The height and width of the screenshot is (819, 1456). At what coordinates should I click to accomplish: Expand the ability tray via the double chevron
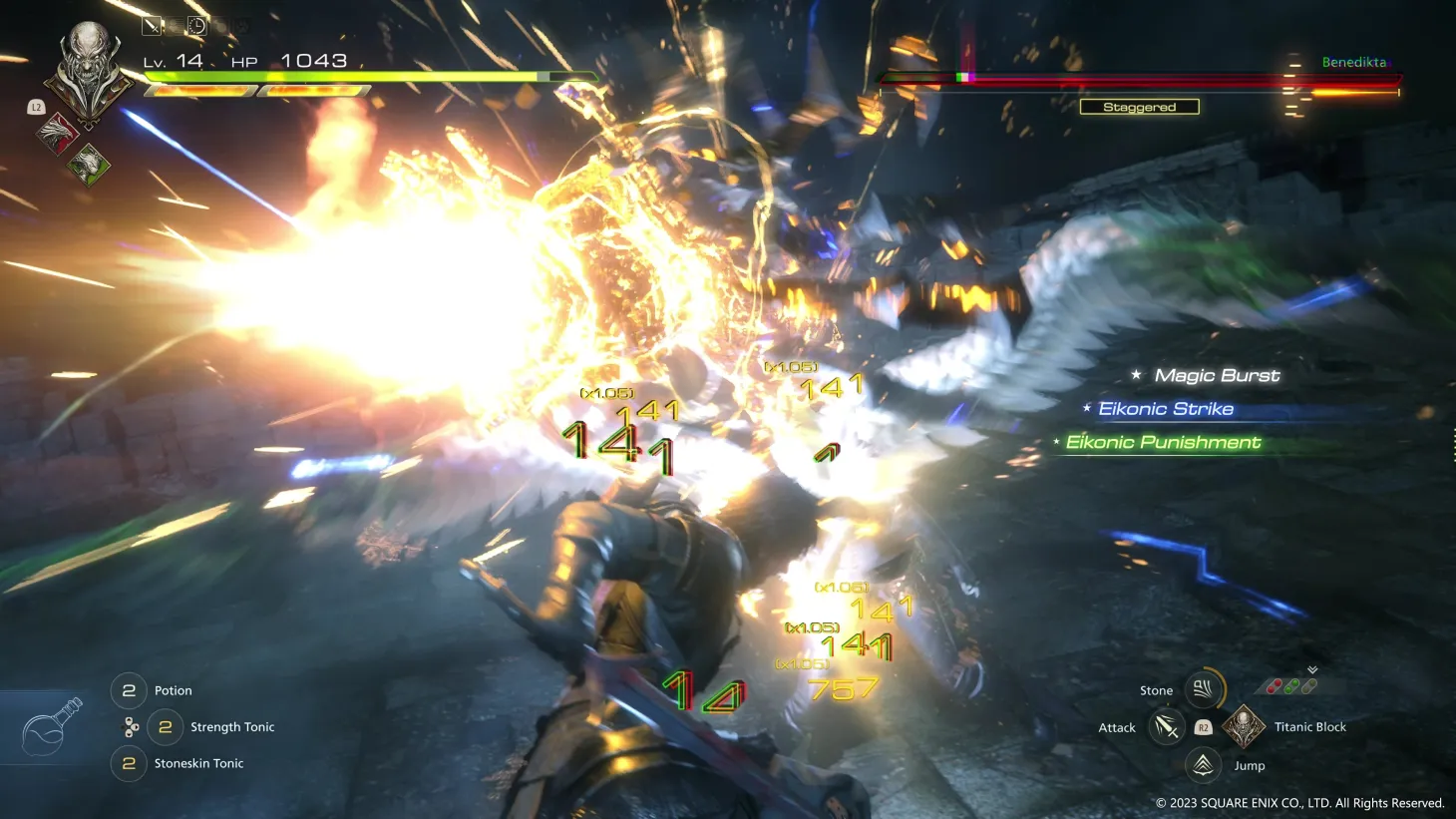click(1311, 669)
